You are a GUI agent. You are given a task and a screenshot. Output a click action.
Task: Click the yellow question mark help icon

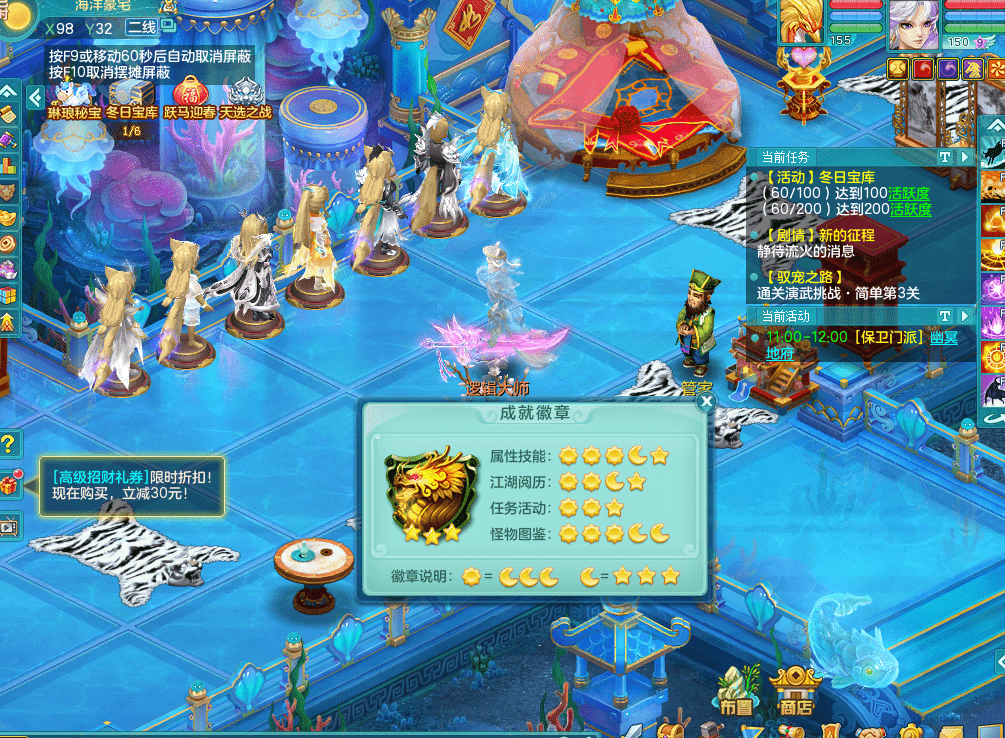click(x=9, y=443)
